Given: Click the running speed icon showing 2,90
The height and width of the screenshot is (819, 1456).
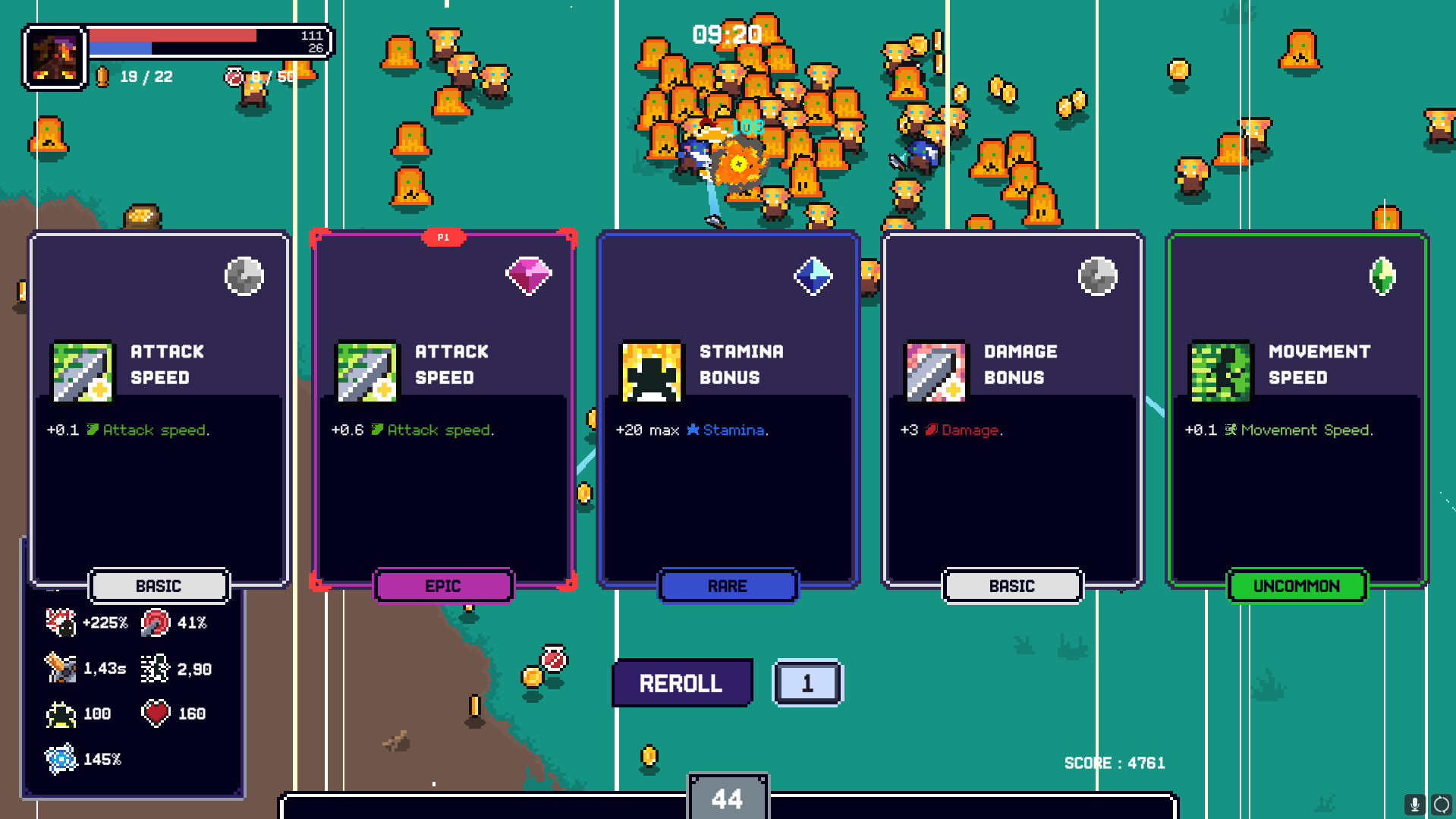Looking at the screenshot, I should pyautogui.click(x=154, y=668).
